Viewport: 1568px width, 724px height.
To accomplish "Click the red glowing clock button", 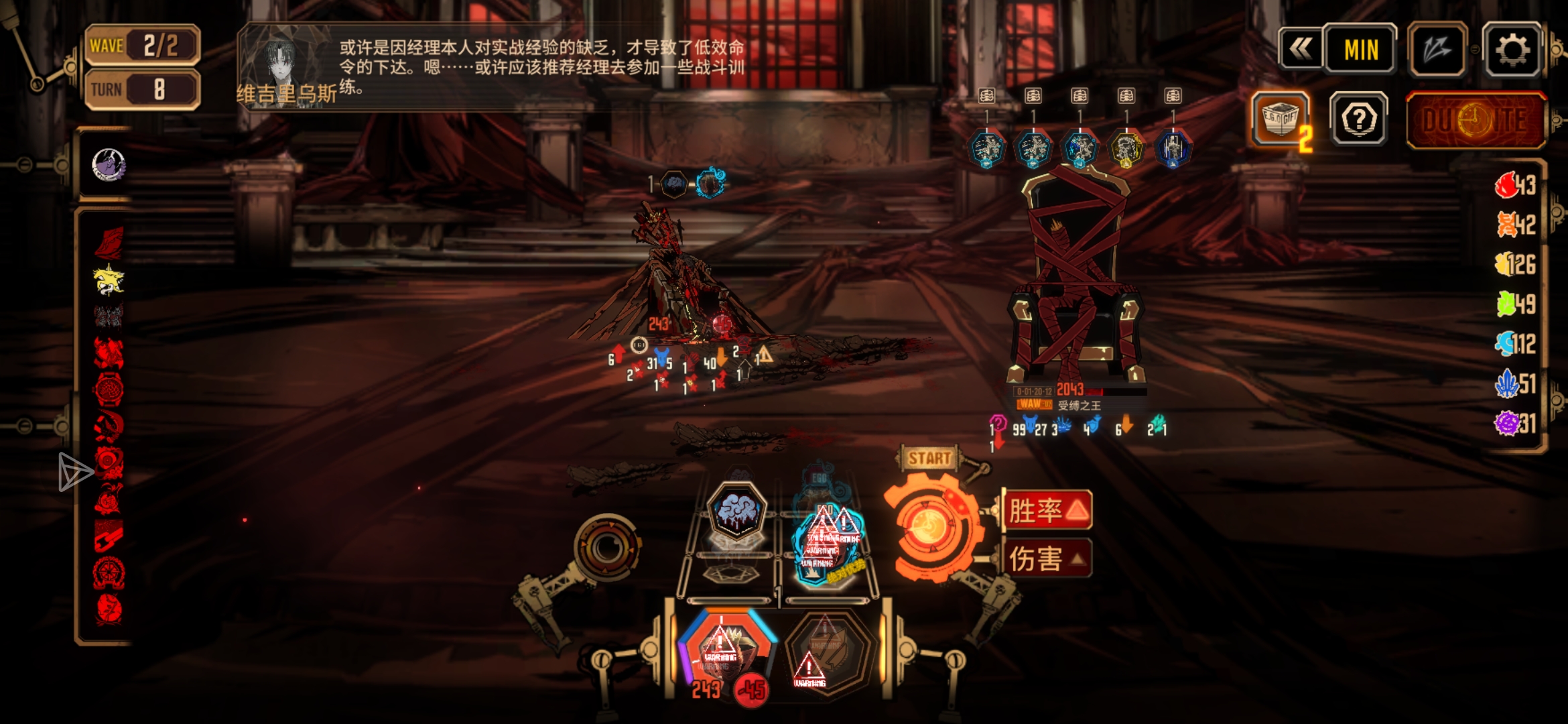I will [x=1474, y=121].
